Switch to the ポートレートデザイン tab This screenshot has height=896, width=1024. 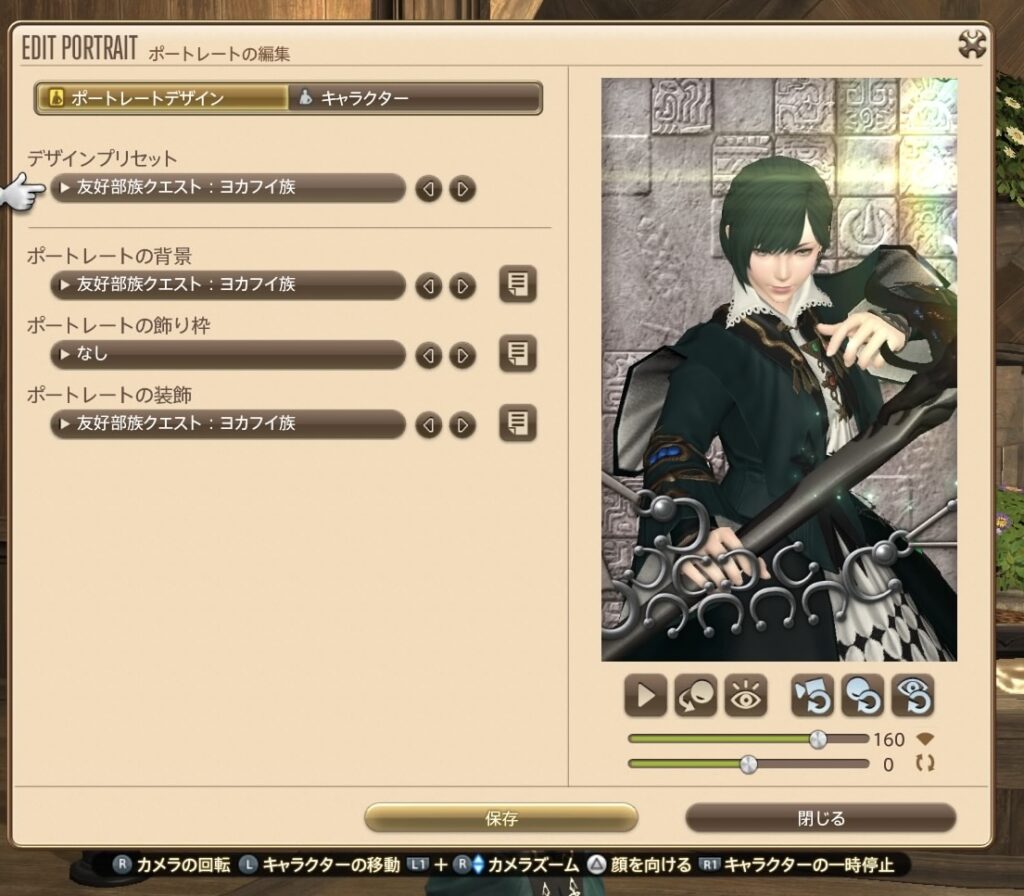pyautogui.click(x=162, y=98)
